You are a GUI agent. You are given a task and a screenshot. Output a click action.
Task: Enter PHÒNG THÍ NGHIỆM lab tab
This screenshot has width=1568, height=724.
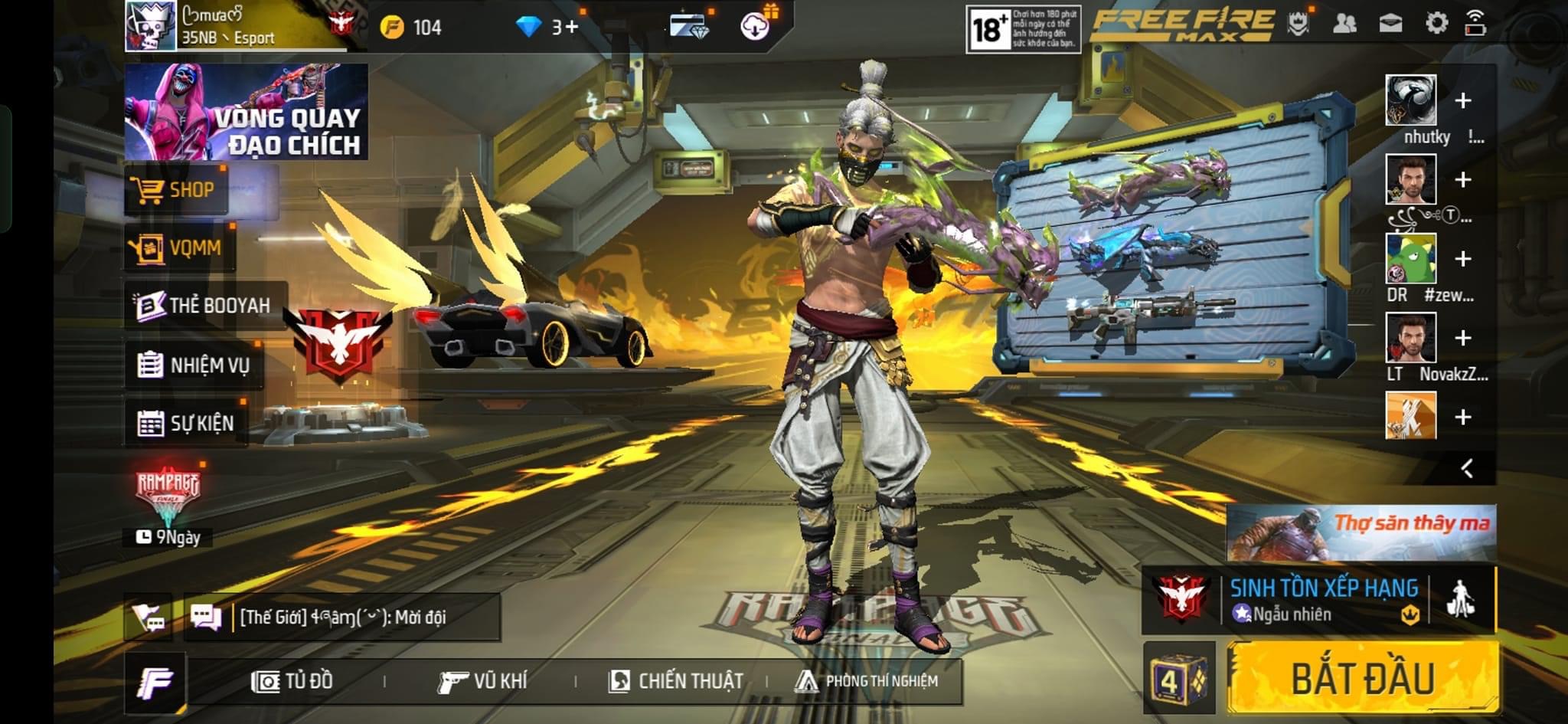(x=867, y=680)
